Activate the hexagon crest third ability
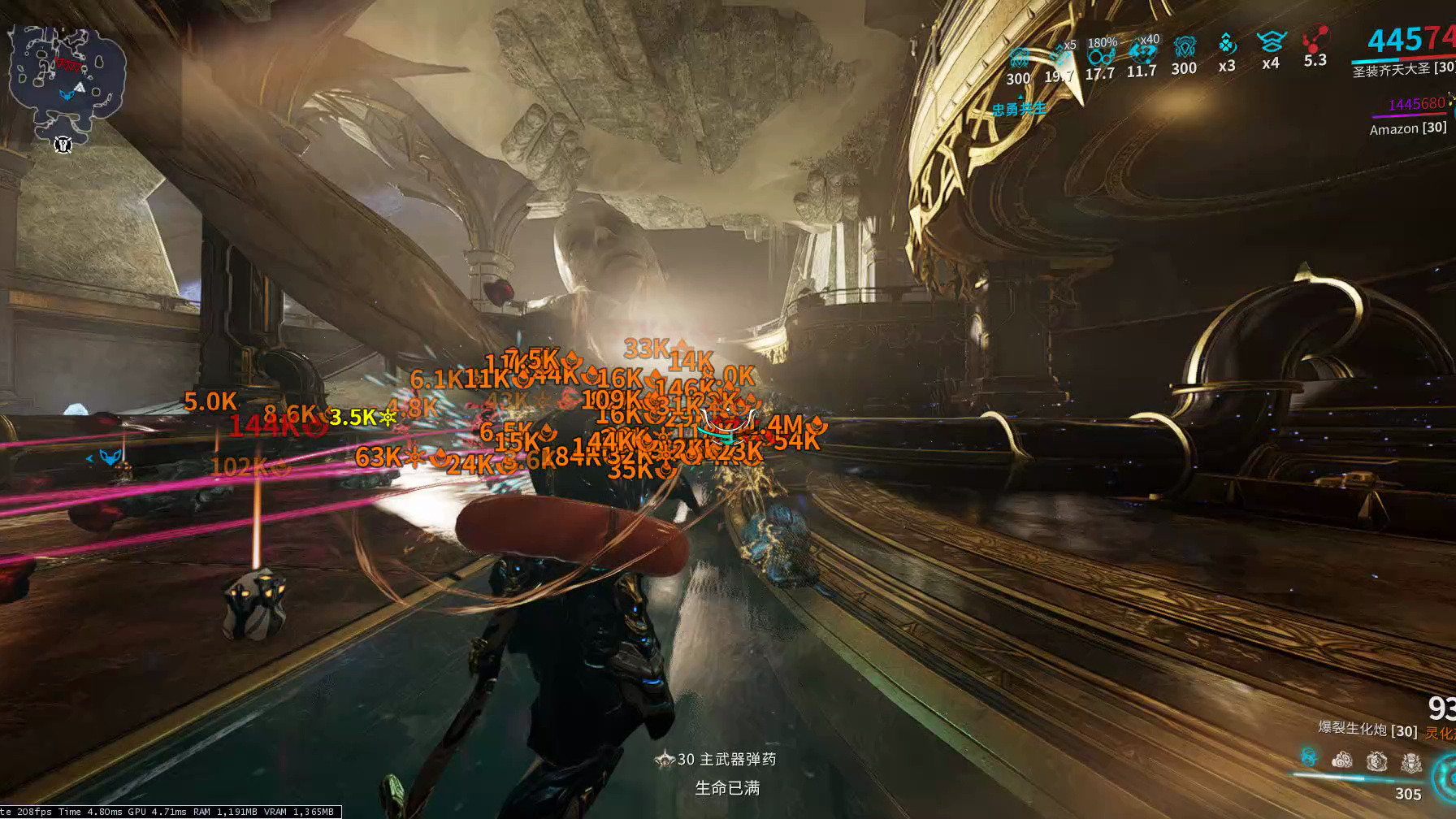The image size is (1456, 819). (1376, 761)
